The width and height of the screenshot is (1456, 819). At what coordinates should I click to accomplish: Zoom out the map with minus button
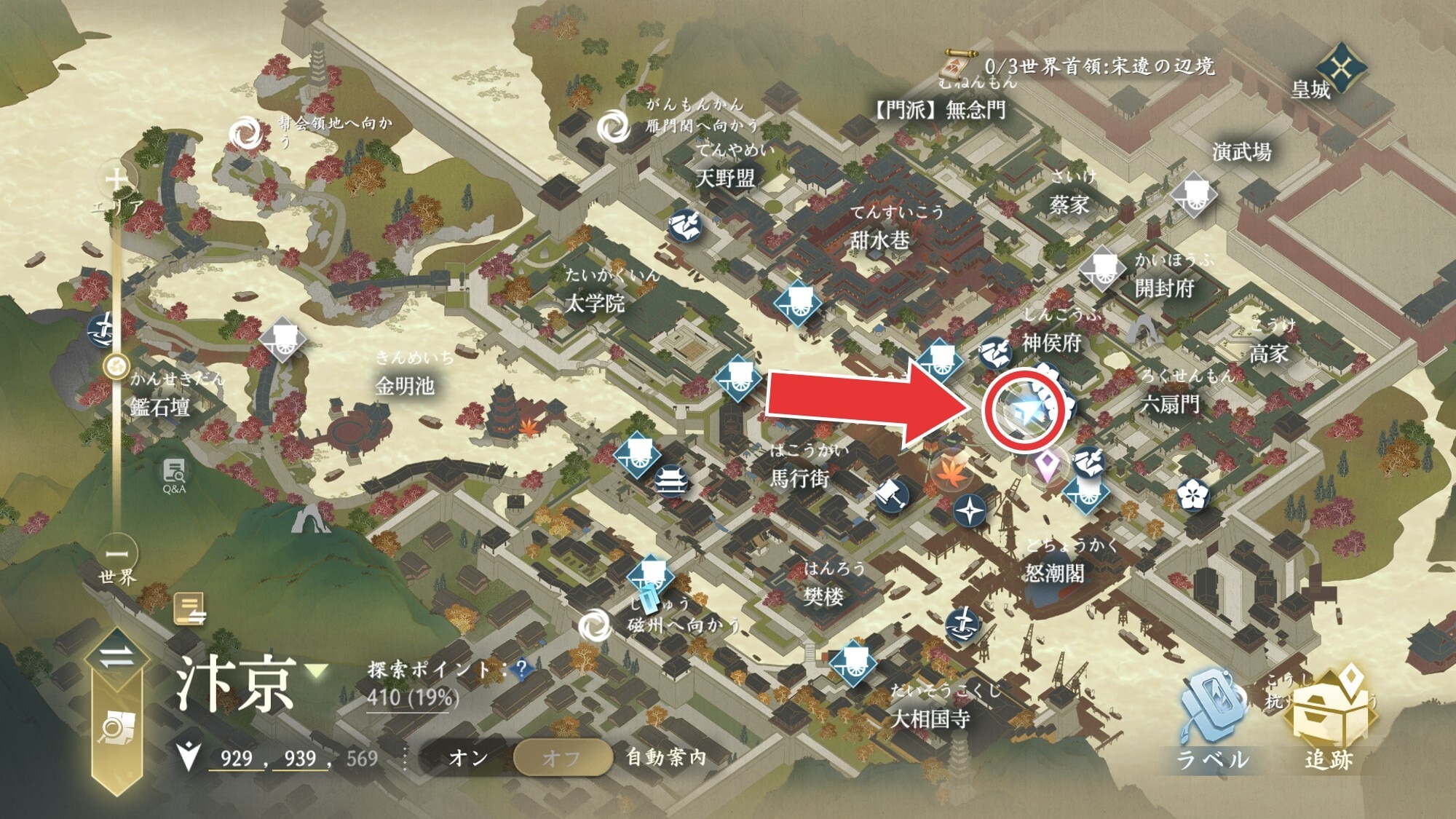click(x=116, y=553)
